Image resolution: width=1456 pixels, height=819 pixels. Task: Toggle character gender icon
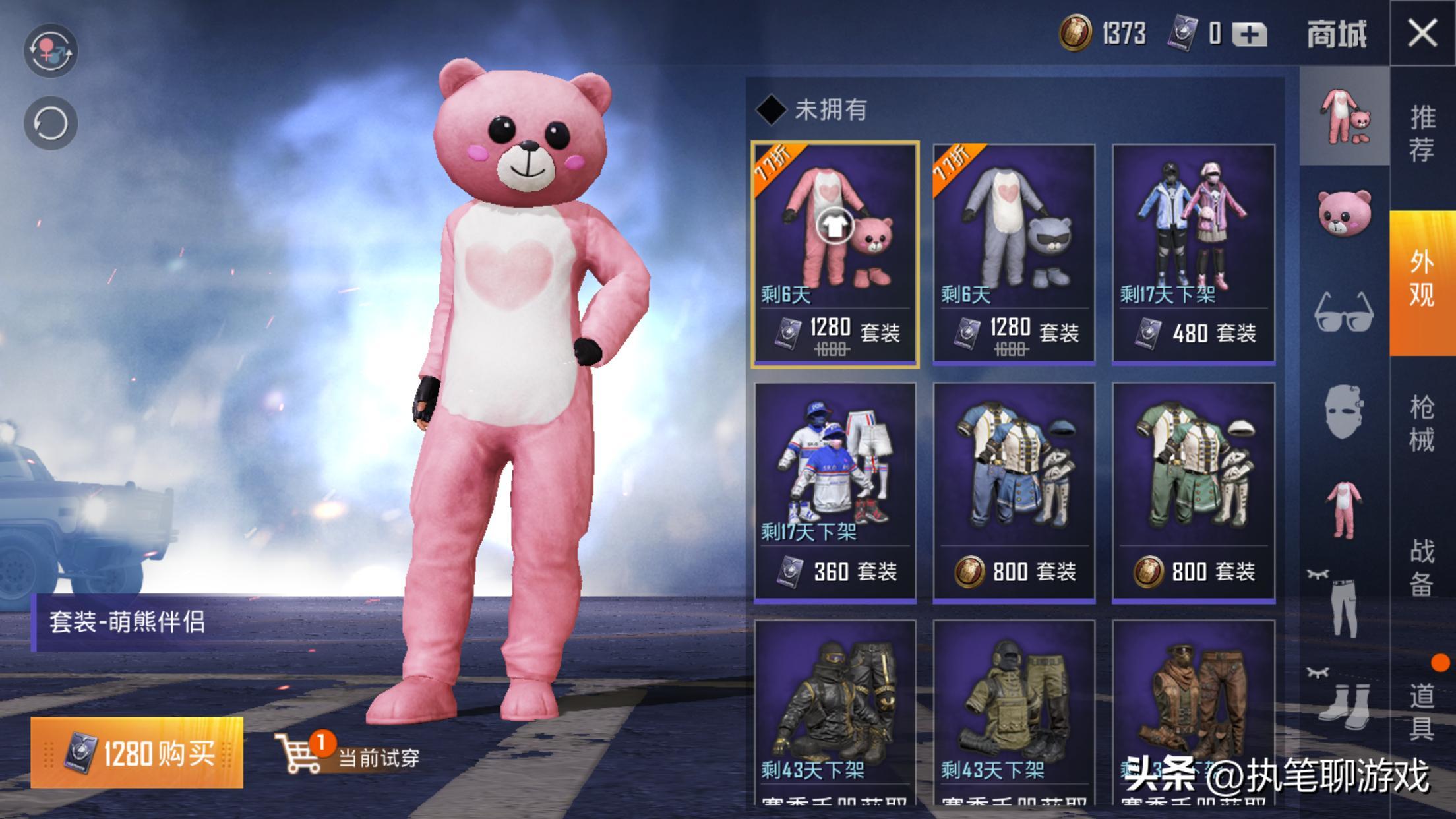pos(51,51)
